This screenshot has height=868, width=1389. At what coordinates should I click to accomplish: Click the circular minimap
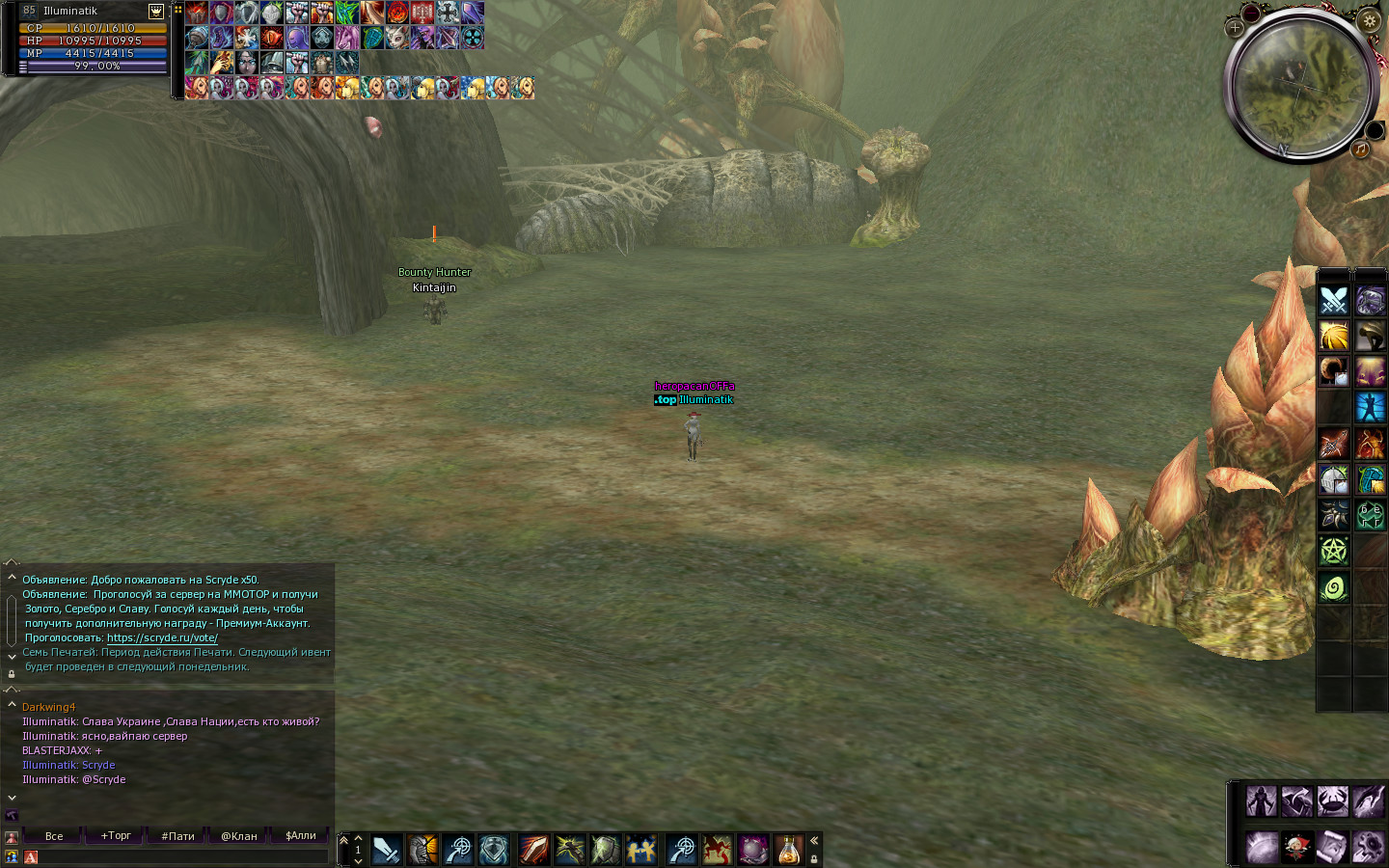point(1299,87)
